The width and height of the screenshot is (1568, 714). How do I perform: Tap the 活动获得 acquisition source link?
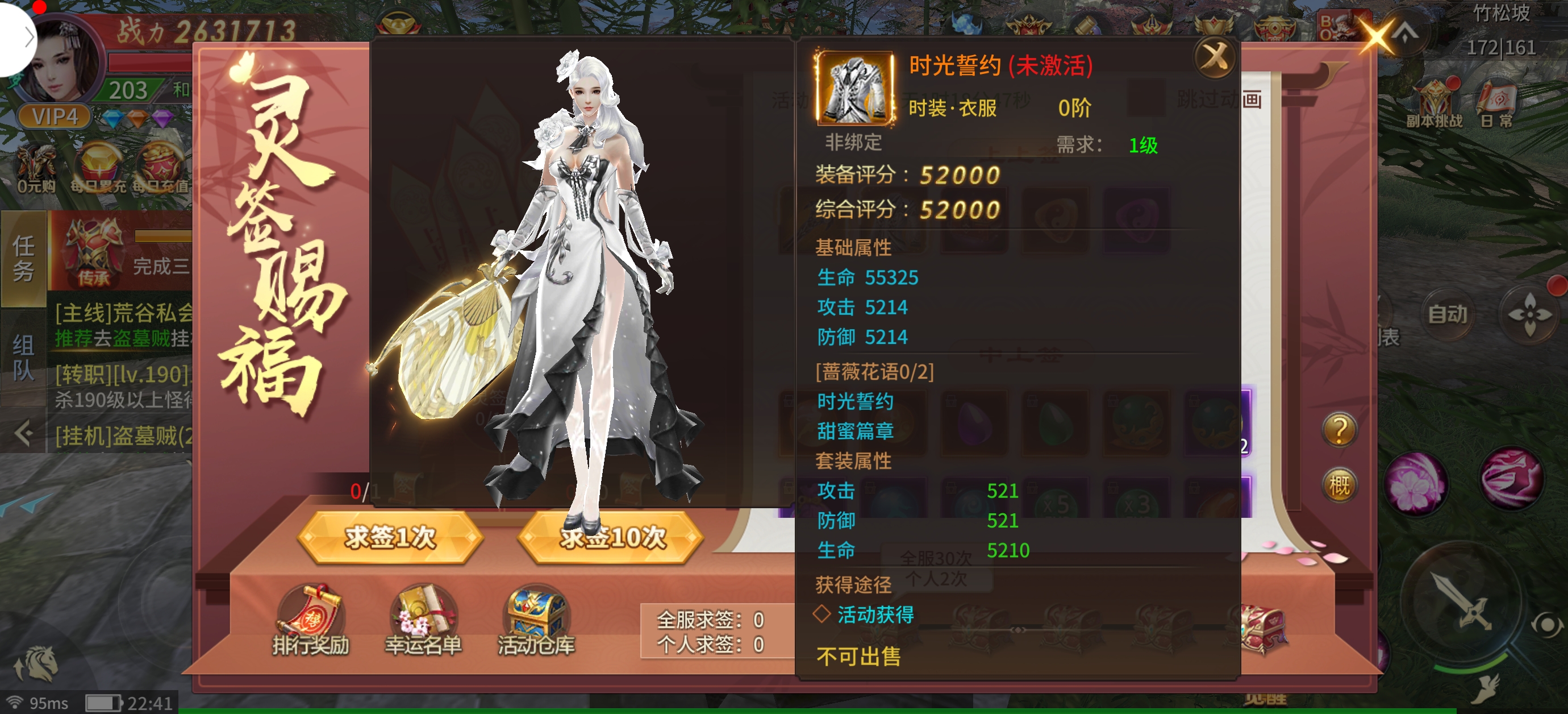(875, 615)
